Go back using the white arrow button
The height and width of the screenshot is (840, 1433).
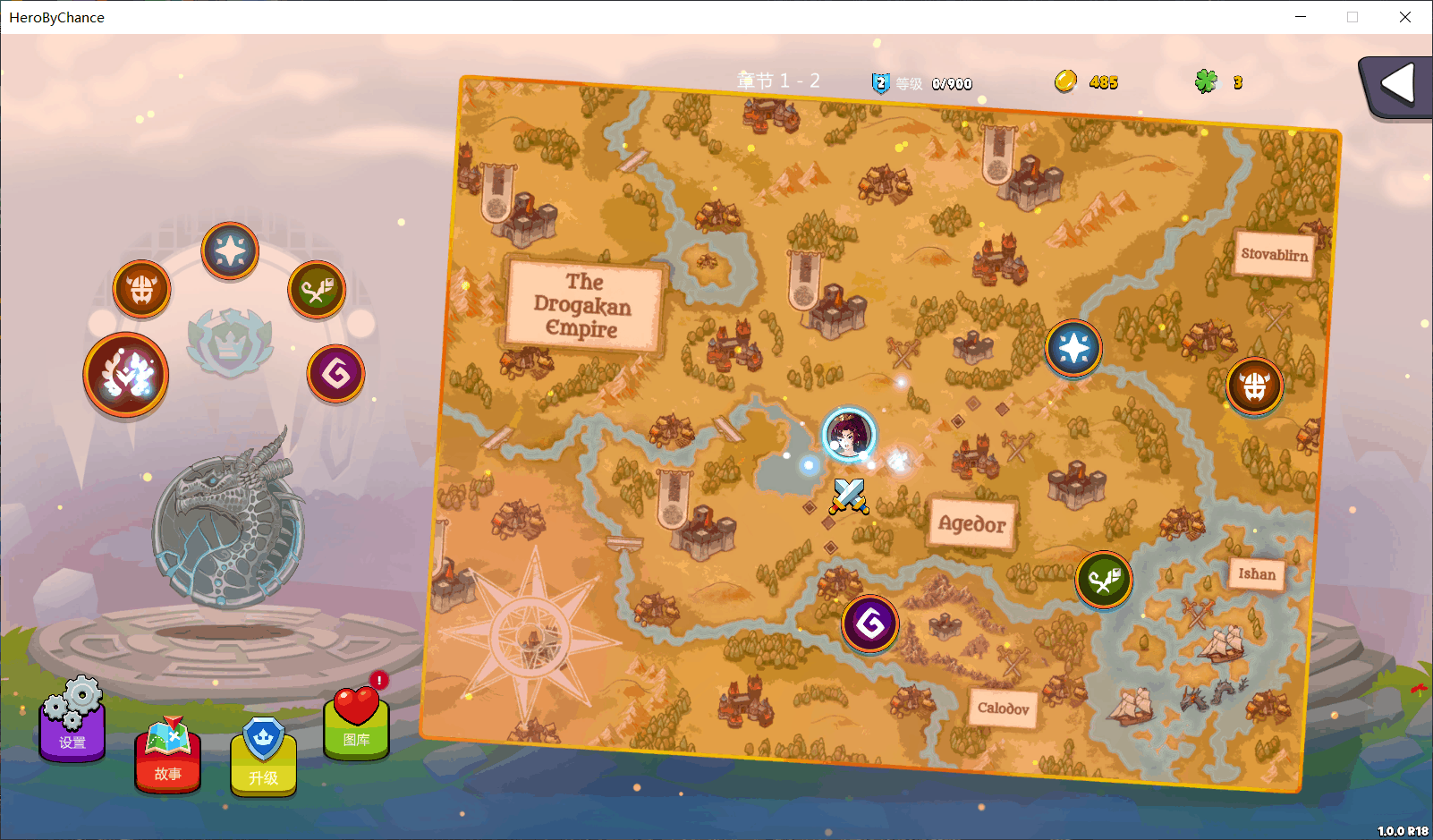1397,86
